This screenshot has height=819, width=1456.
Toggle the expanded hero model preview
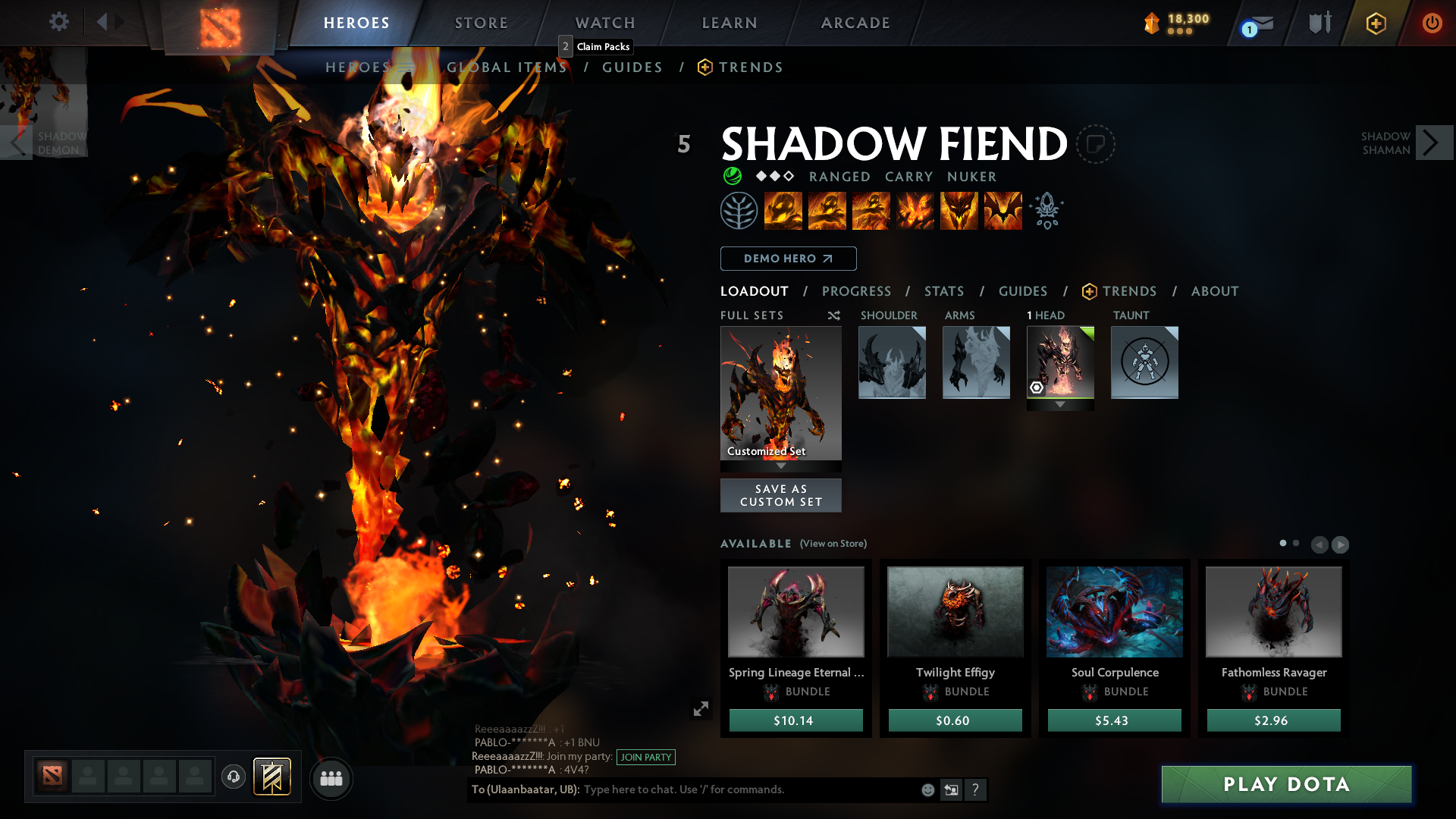pyautogui.click(x=701, y=708)
